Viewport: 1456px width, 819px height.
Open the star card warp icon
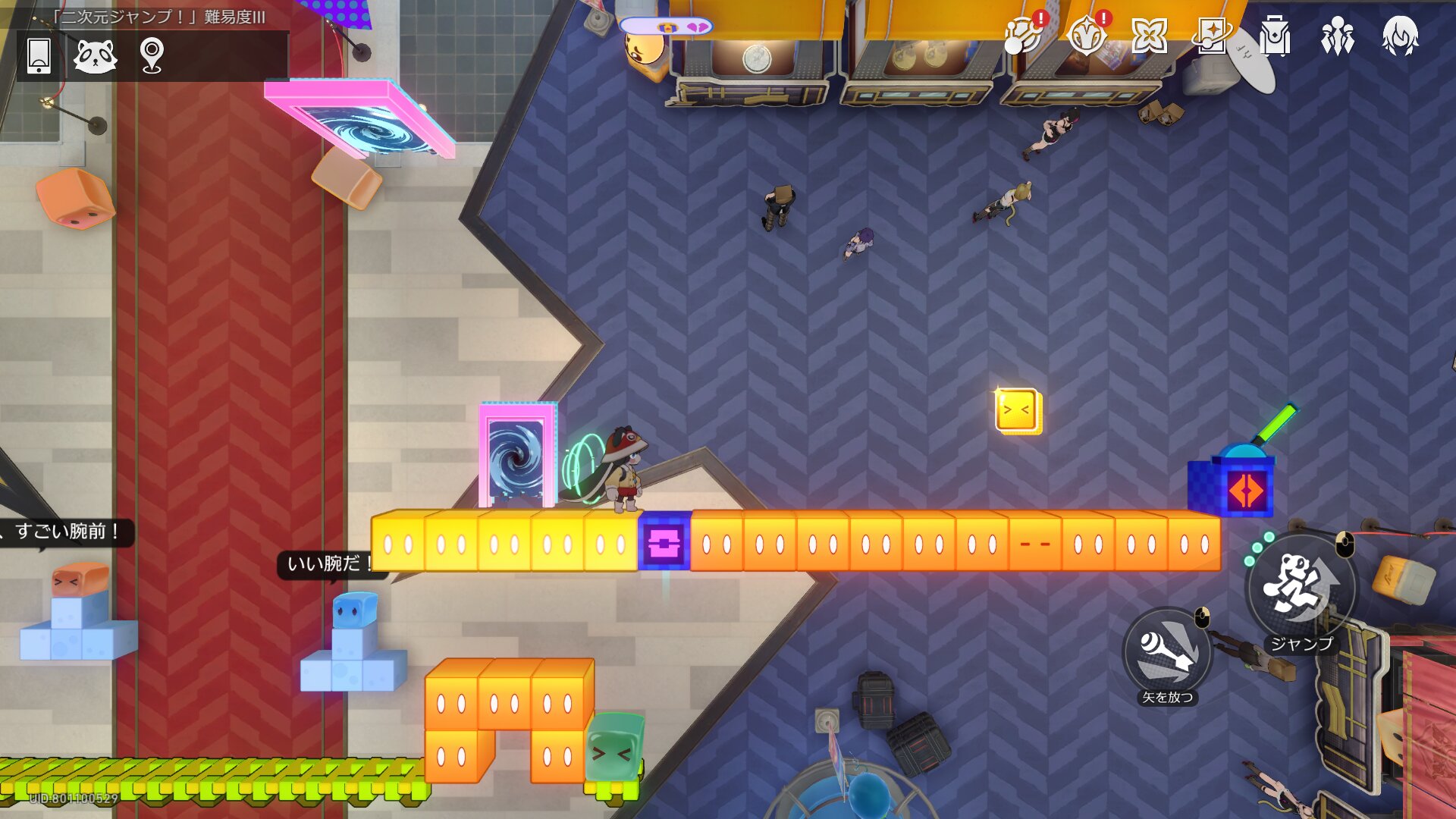1212,35
